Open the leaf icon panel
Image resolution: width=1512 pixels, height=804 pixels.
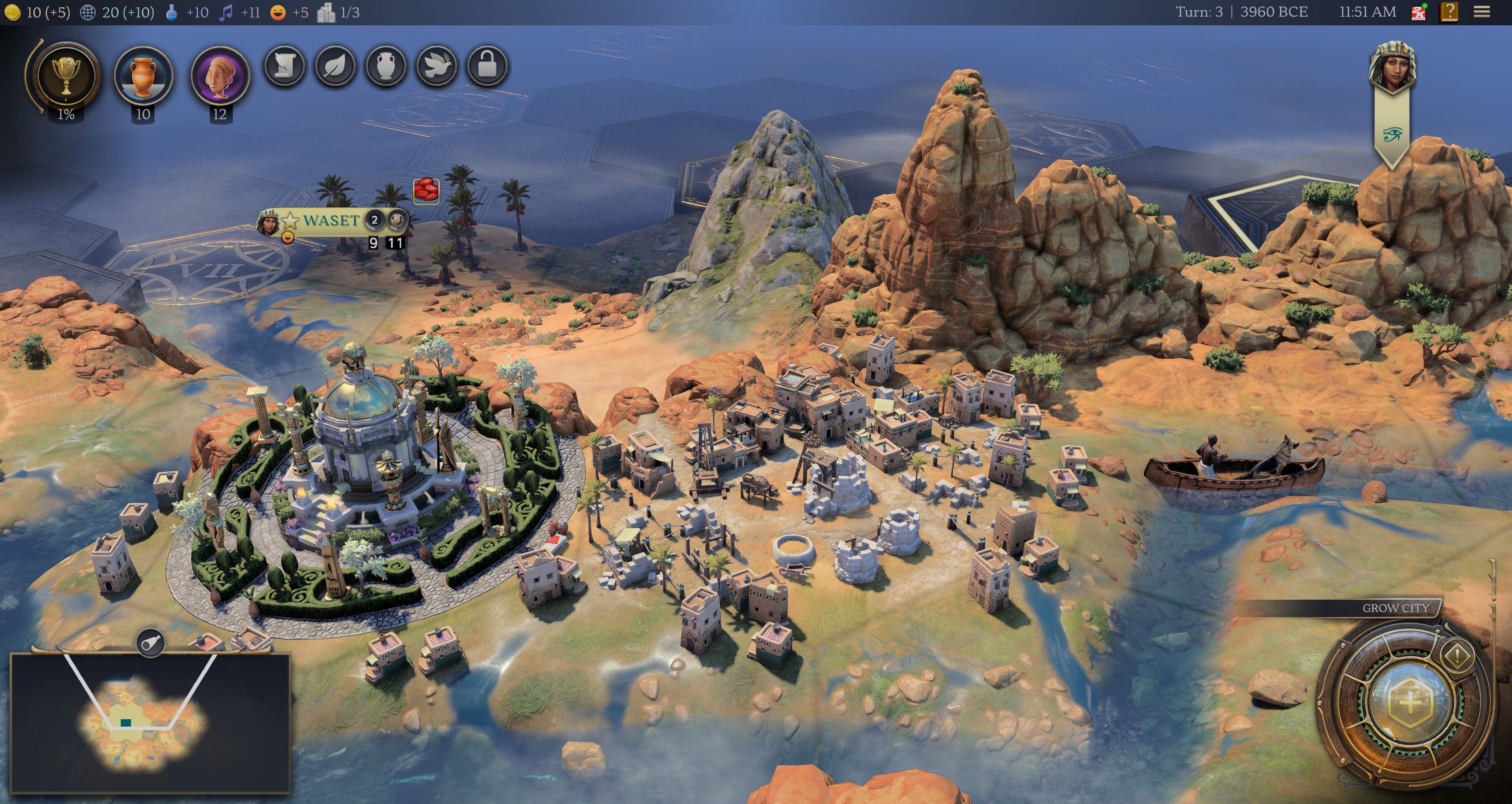click(335, 67)
